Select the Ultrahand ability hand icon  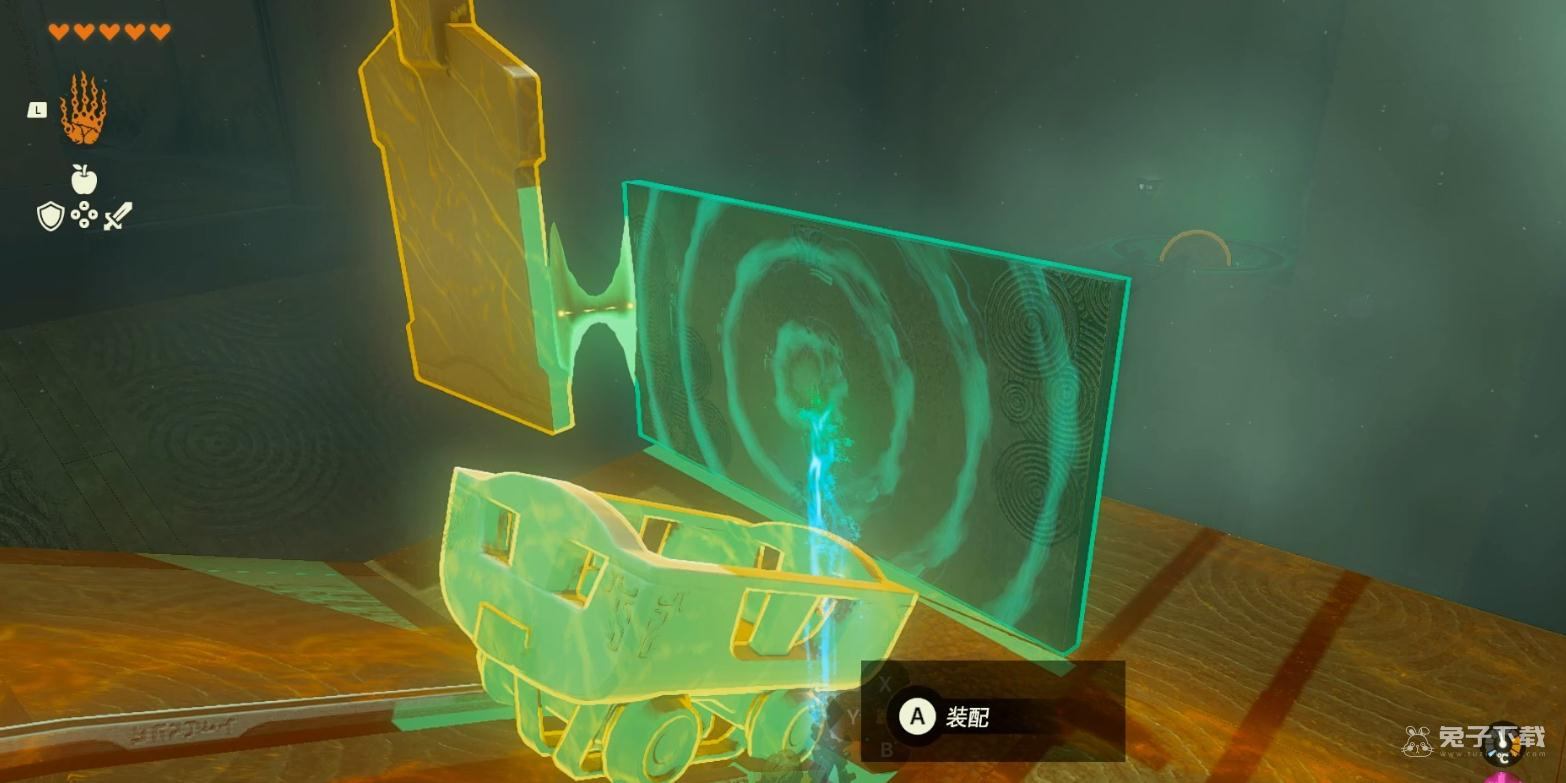(83, 109)
